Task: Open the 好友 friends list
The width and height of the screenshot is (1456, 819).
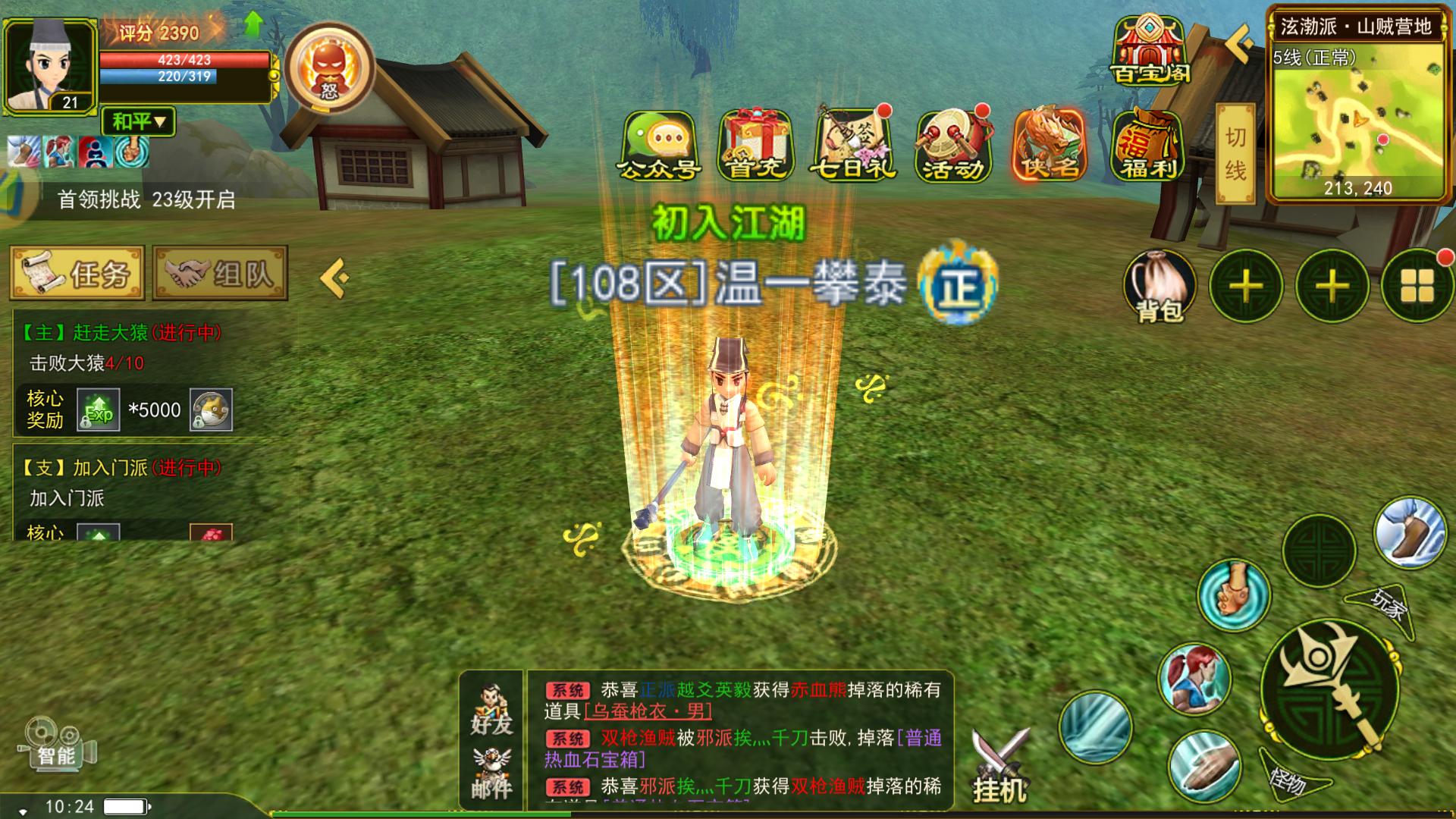Action: [491, 710]
